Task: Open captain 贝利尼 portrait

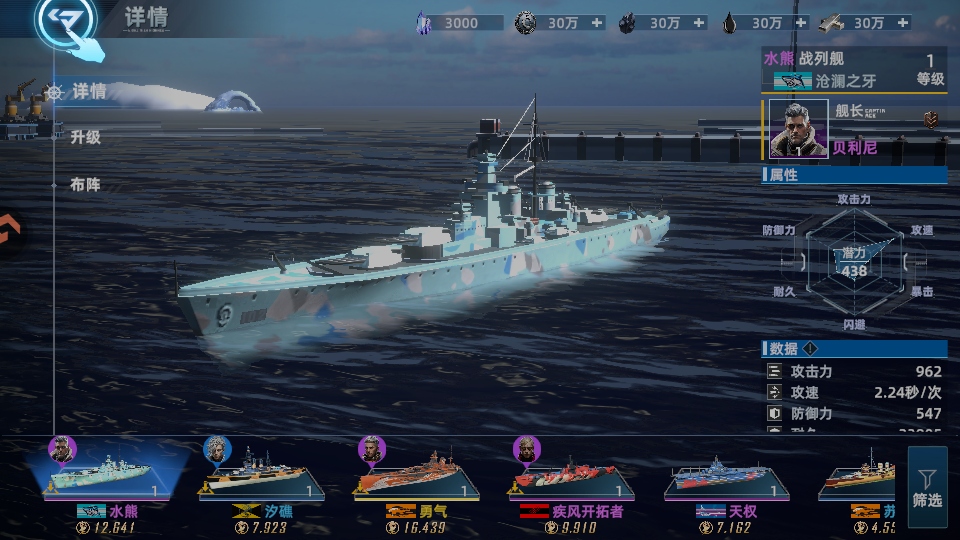Action: 799,129
